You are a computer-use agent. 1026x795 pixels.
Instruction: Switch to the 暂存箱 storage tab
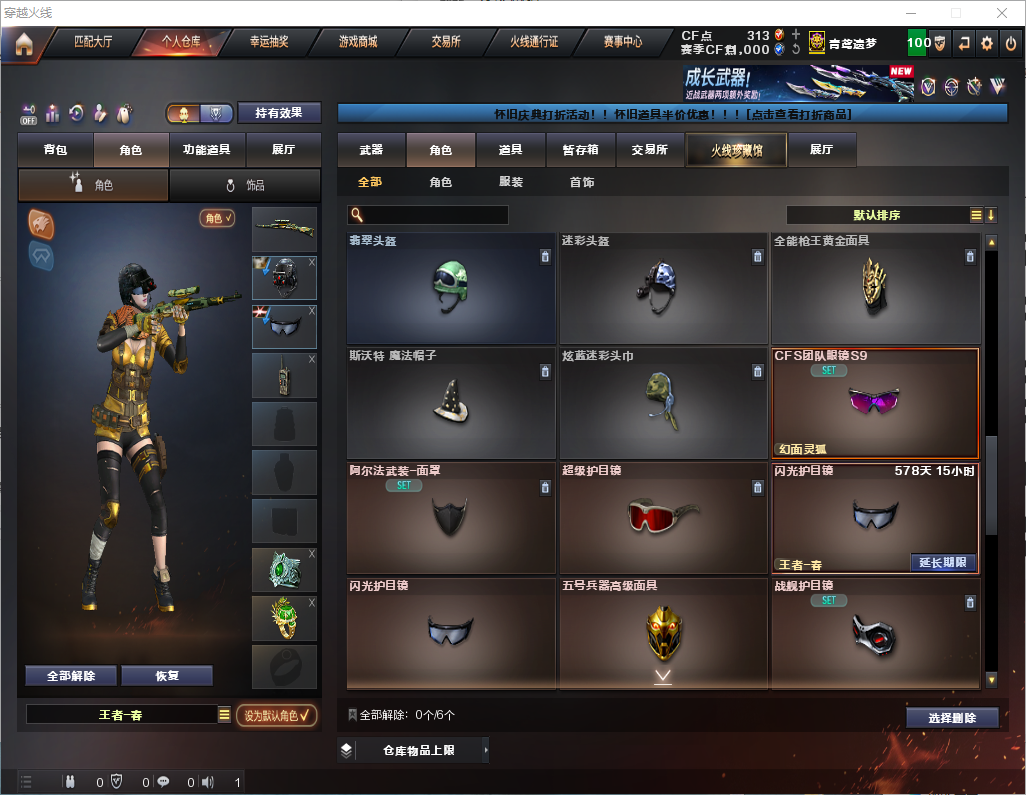click(x=580, y=150)
